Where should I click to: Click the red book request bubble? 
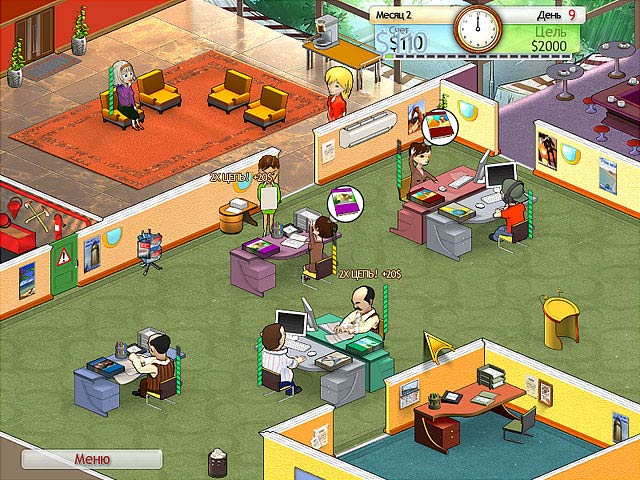click(x=438, y=127)
